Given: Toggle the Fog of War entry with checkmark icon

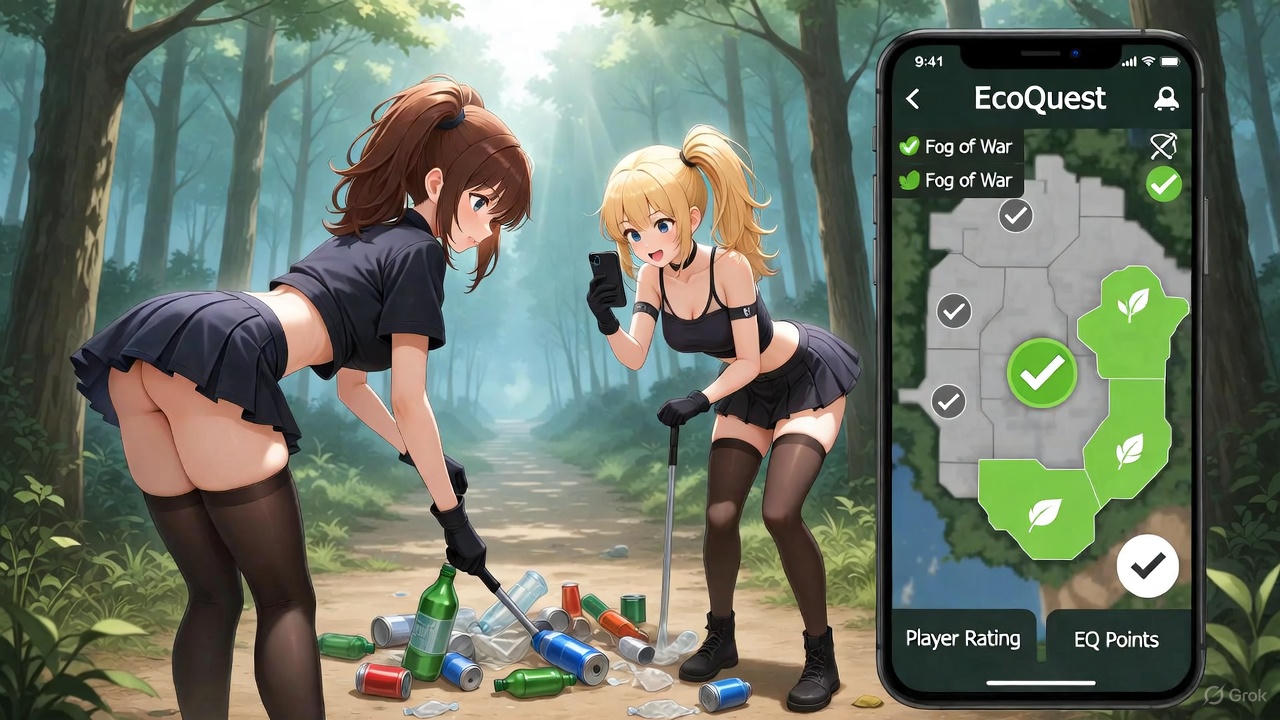Looking at the screenshot, I should [956, 147].
